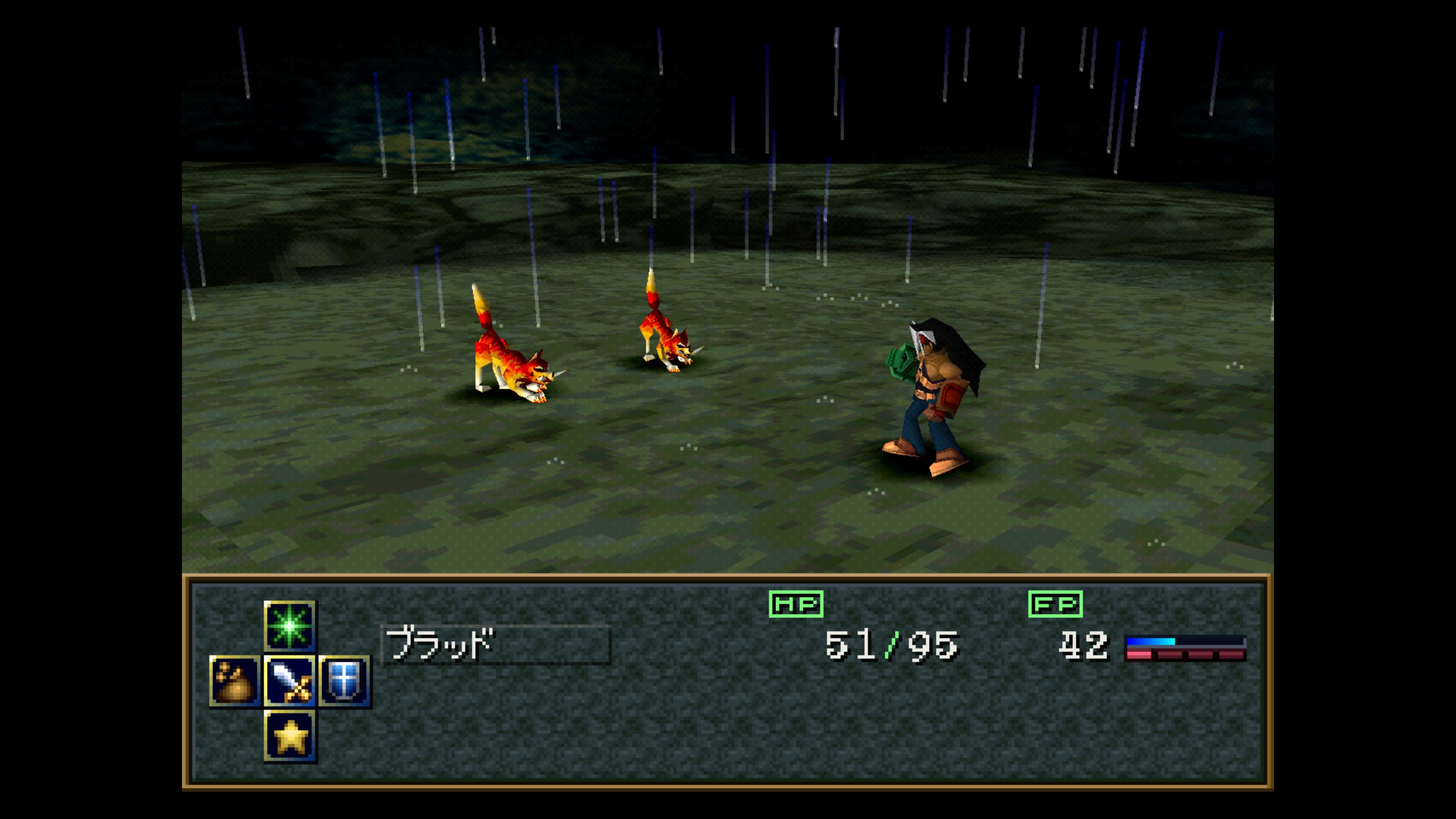Choose the sword attack command
1456x819 pixels.
[289, 681]
